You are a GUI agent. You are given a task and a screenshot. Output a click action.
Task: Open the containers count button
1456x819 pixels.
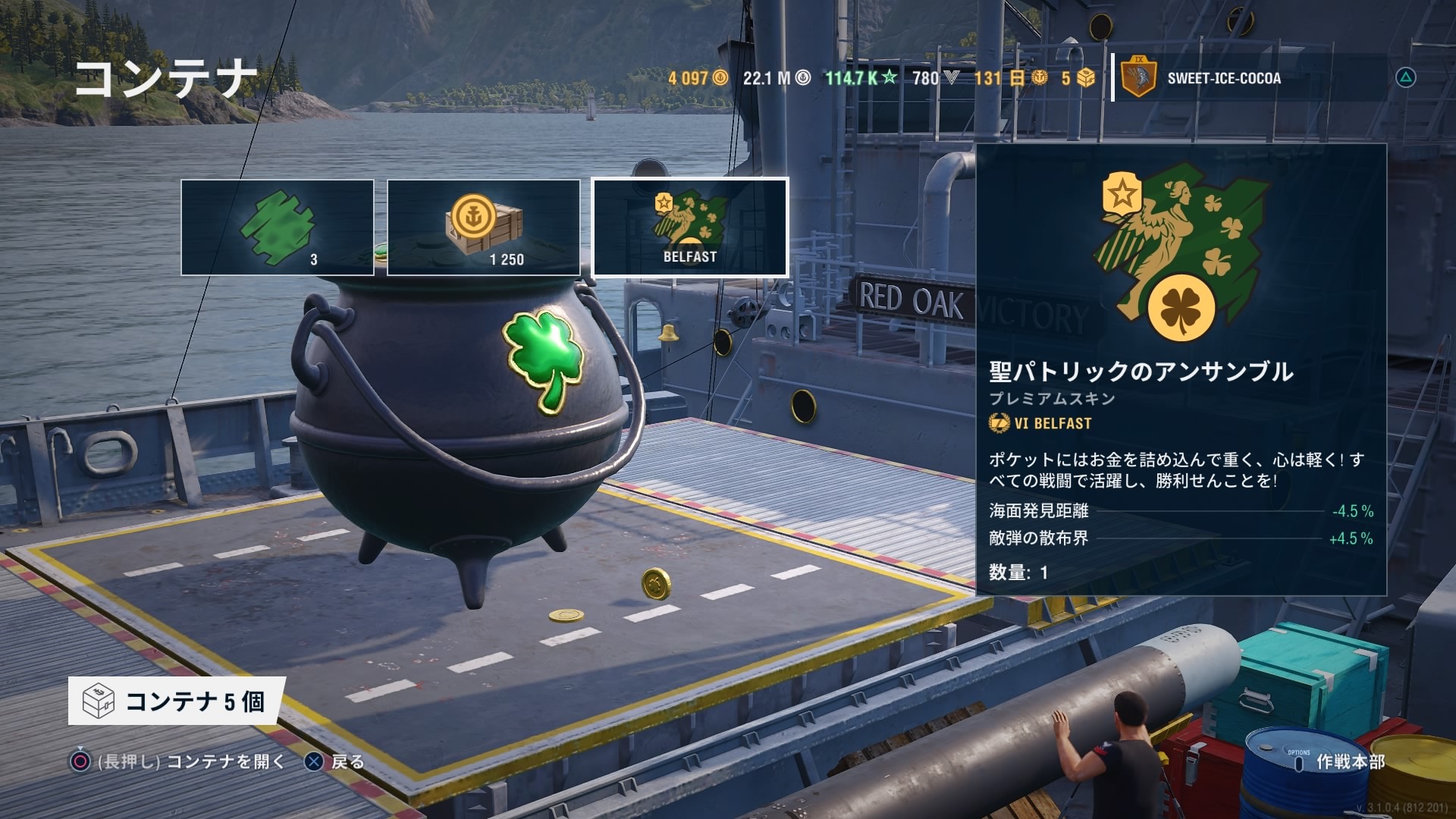pos(177,701)
